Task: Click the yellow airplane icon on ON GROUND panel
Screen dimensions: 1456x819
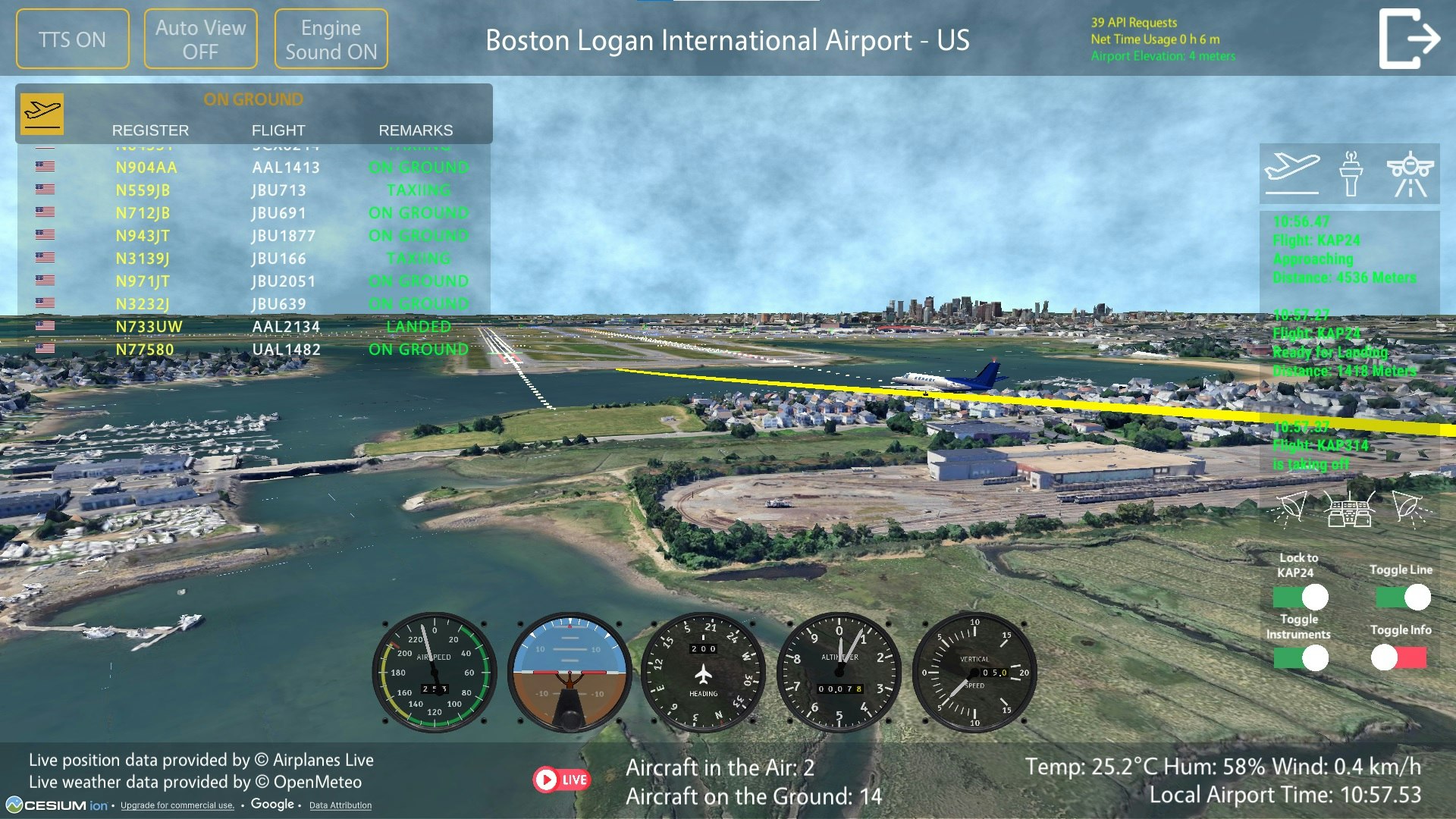Action: [x=43, y=113]
